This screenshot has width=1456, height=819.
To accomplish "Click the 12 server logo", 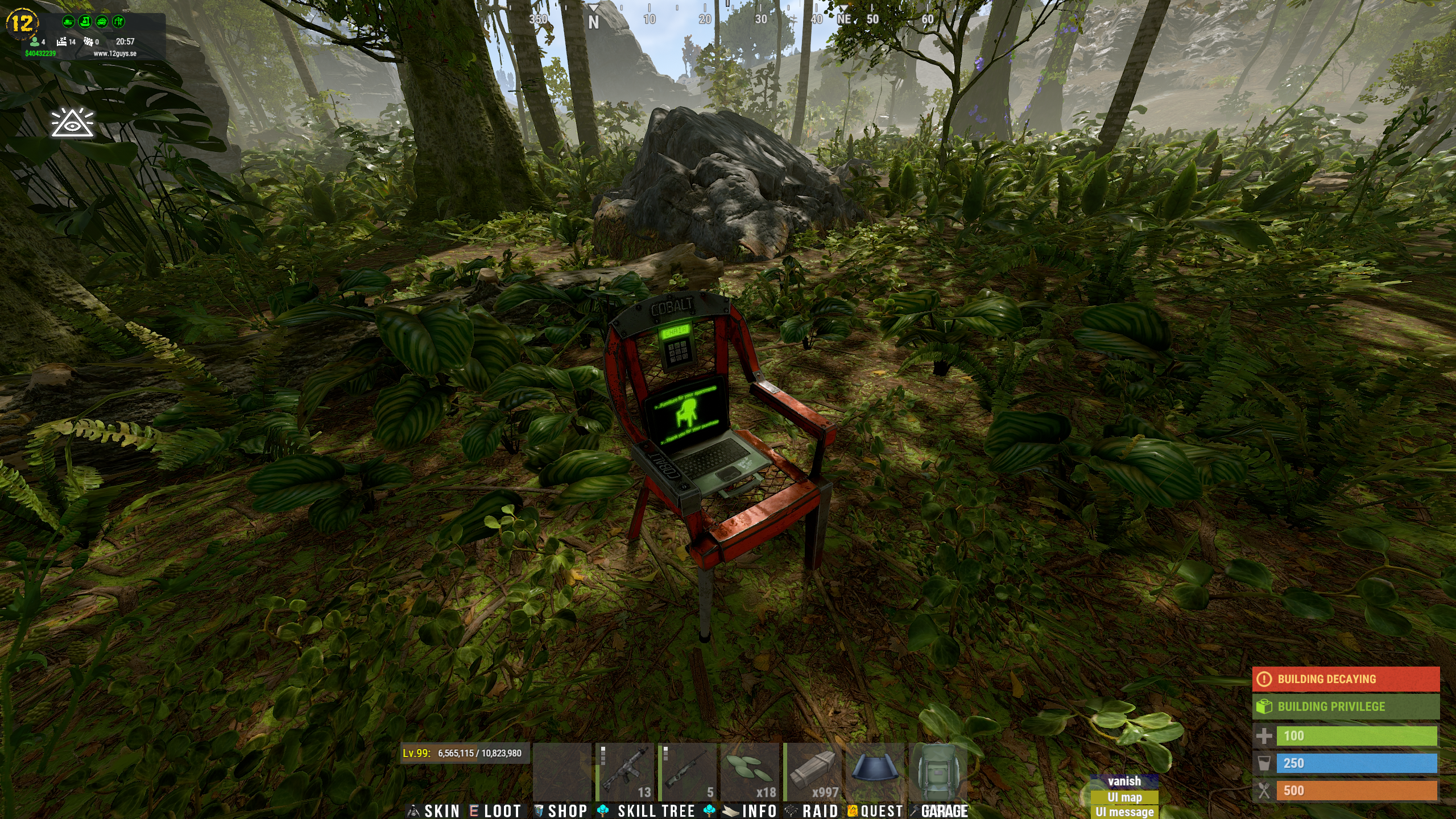I will pos(22,23).
